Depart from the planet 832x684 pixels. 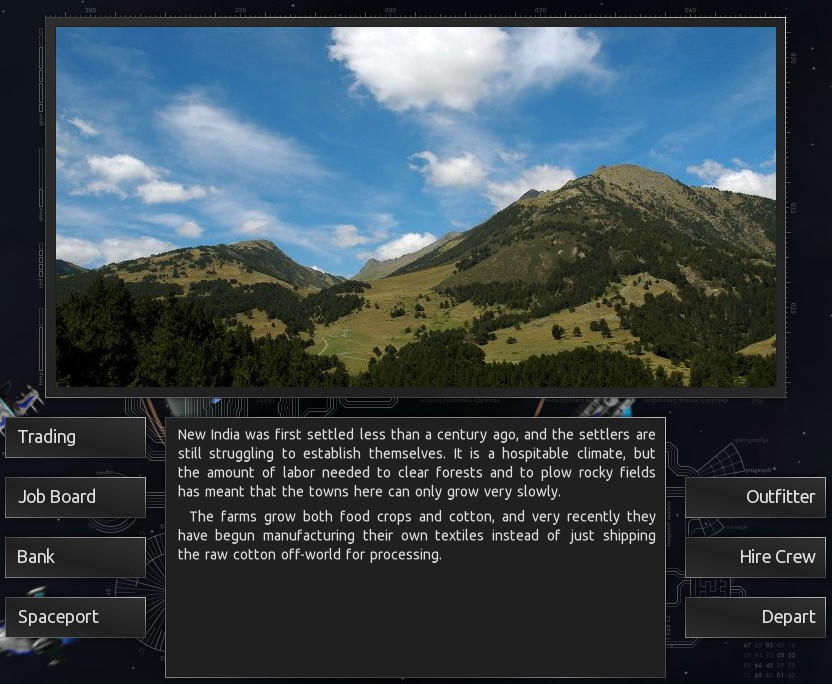click(x=755, y=617)
